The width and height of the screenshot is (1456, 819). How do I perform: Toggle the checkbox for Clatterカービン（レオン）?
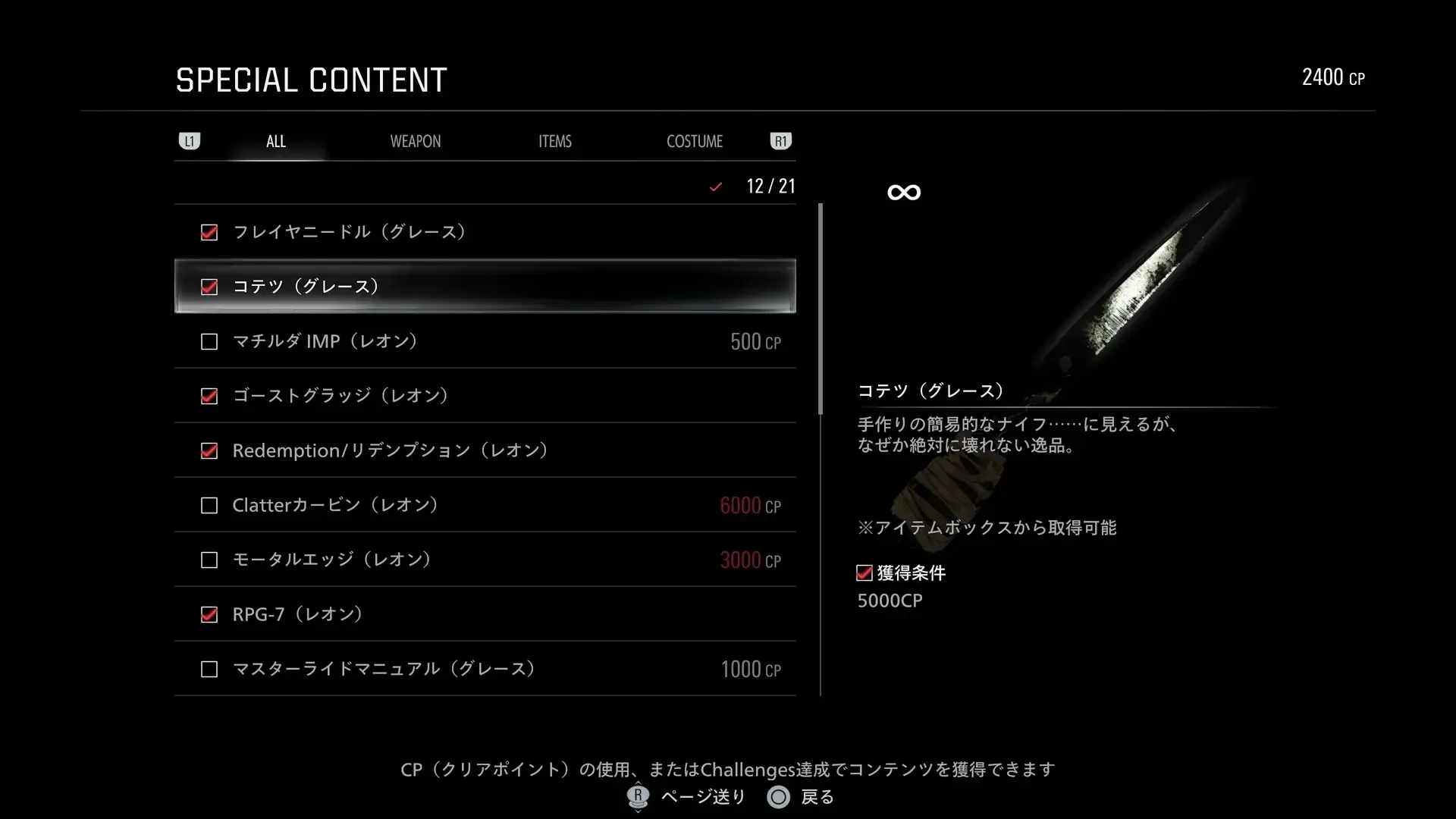[209, 505]
